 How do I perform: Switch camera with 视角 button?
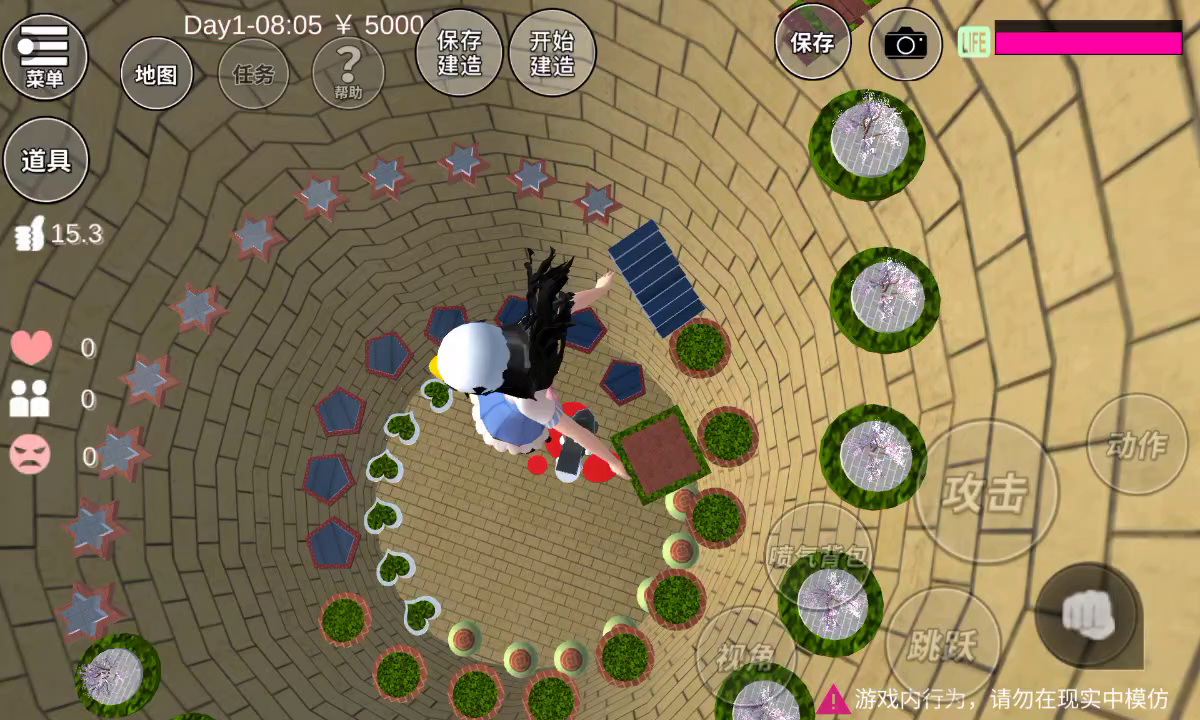tap(746, 657)
